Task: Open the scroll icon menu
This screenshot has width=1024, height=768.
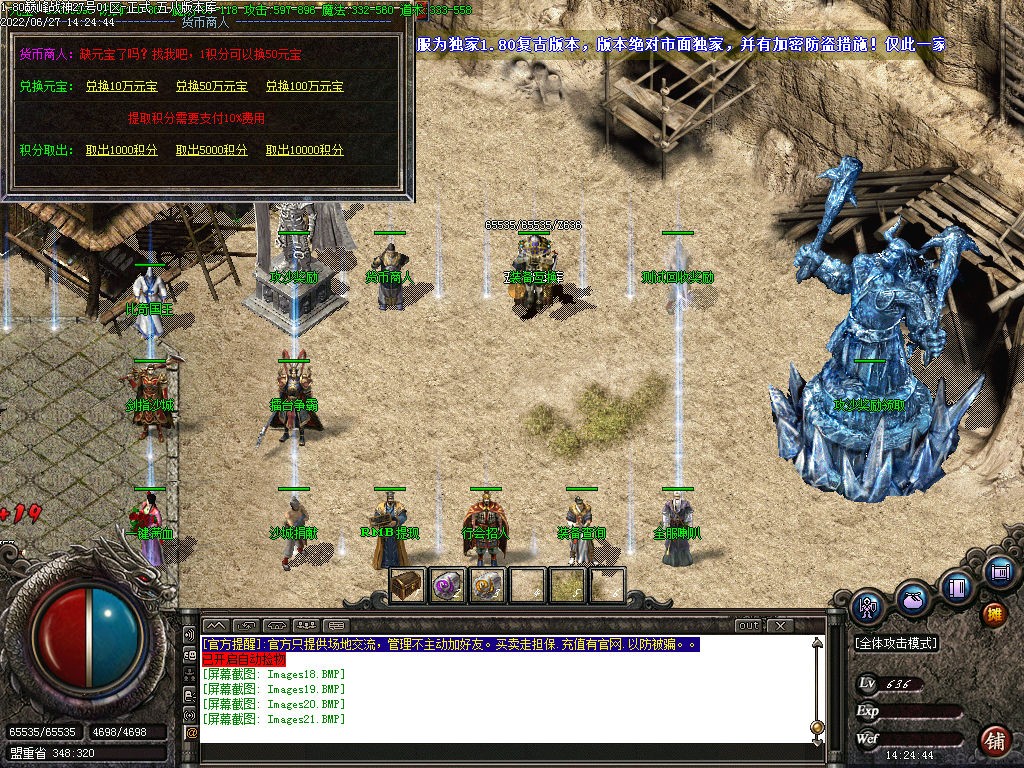Action: pyautogui.click(x=998, y=572)
